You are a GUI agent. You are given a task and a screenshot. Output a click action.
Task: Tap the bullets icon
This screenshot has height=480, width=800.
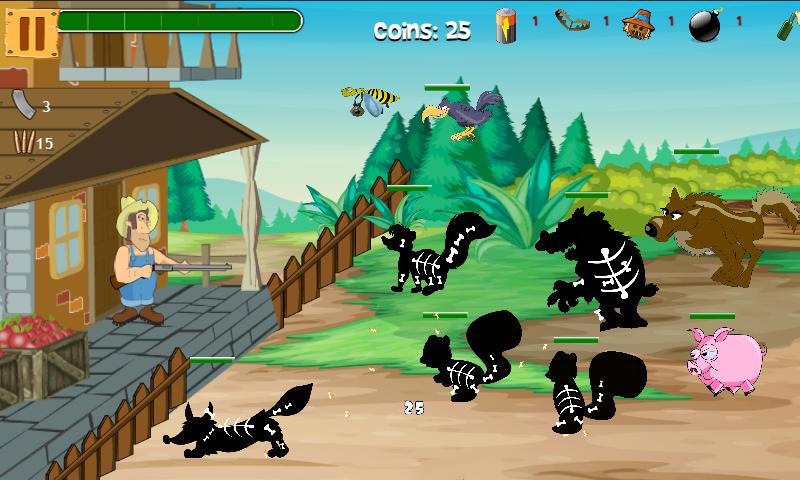22,142
